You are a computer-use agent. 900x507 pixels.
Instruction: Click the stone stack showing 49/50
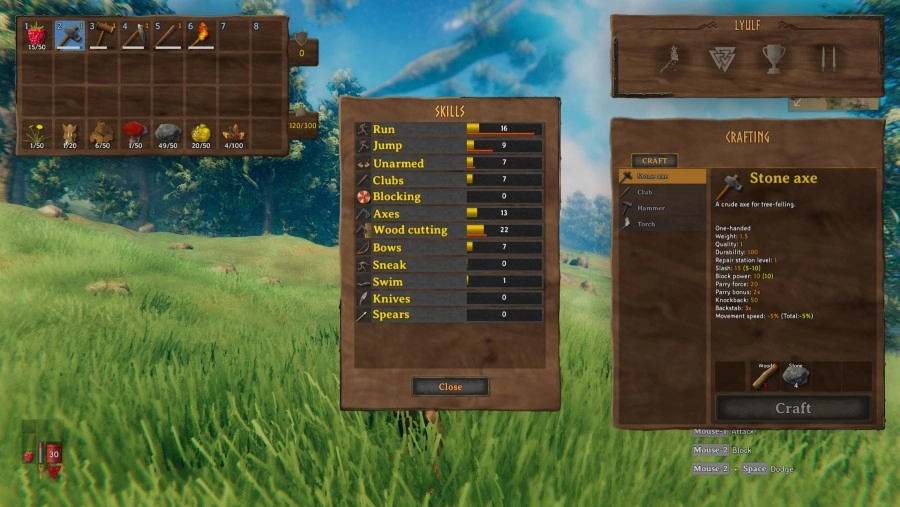[x=168, y=133]
